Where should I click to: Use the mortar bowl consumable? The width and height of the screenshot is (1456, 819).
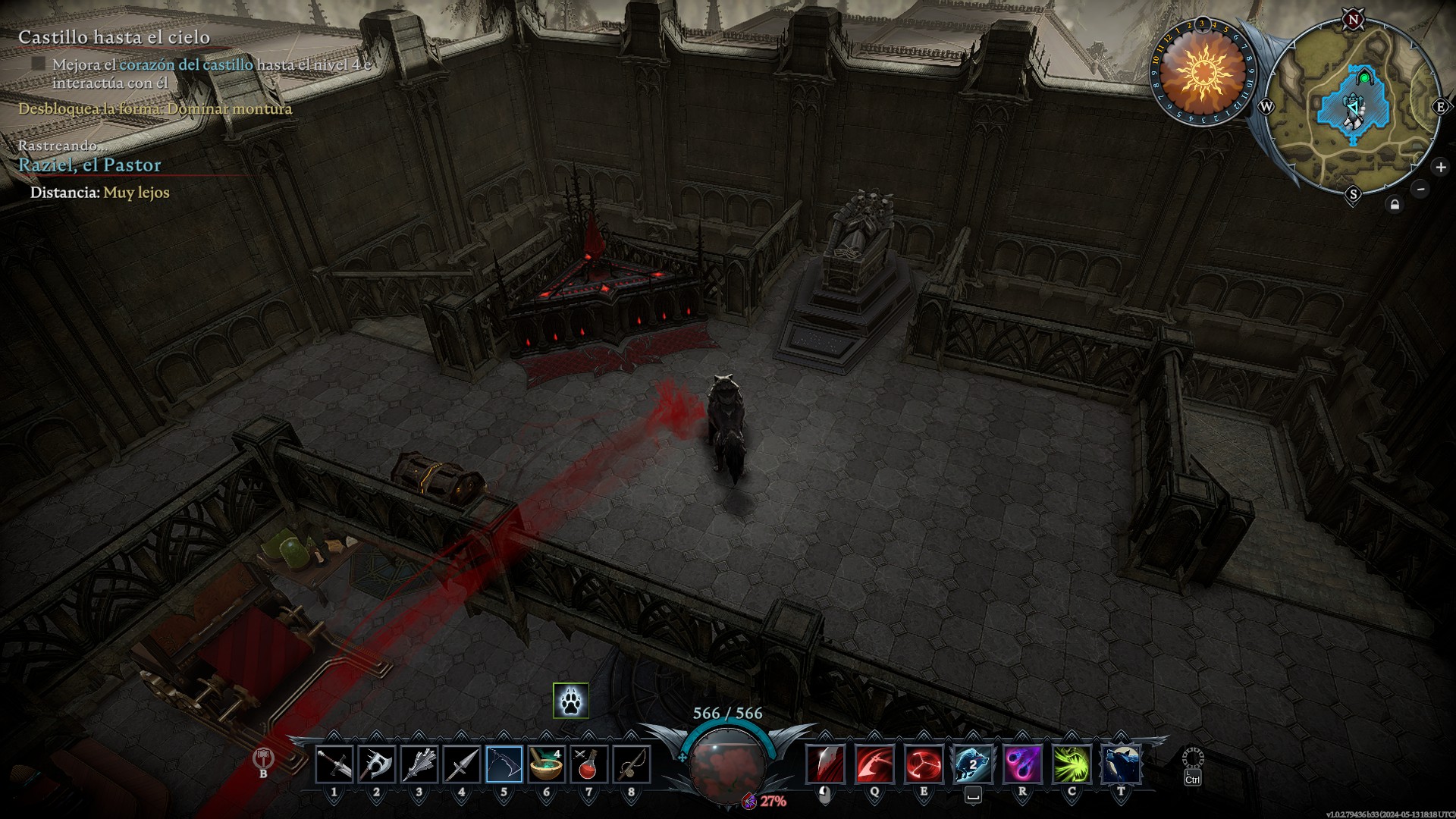pos(546,764)
